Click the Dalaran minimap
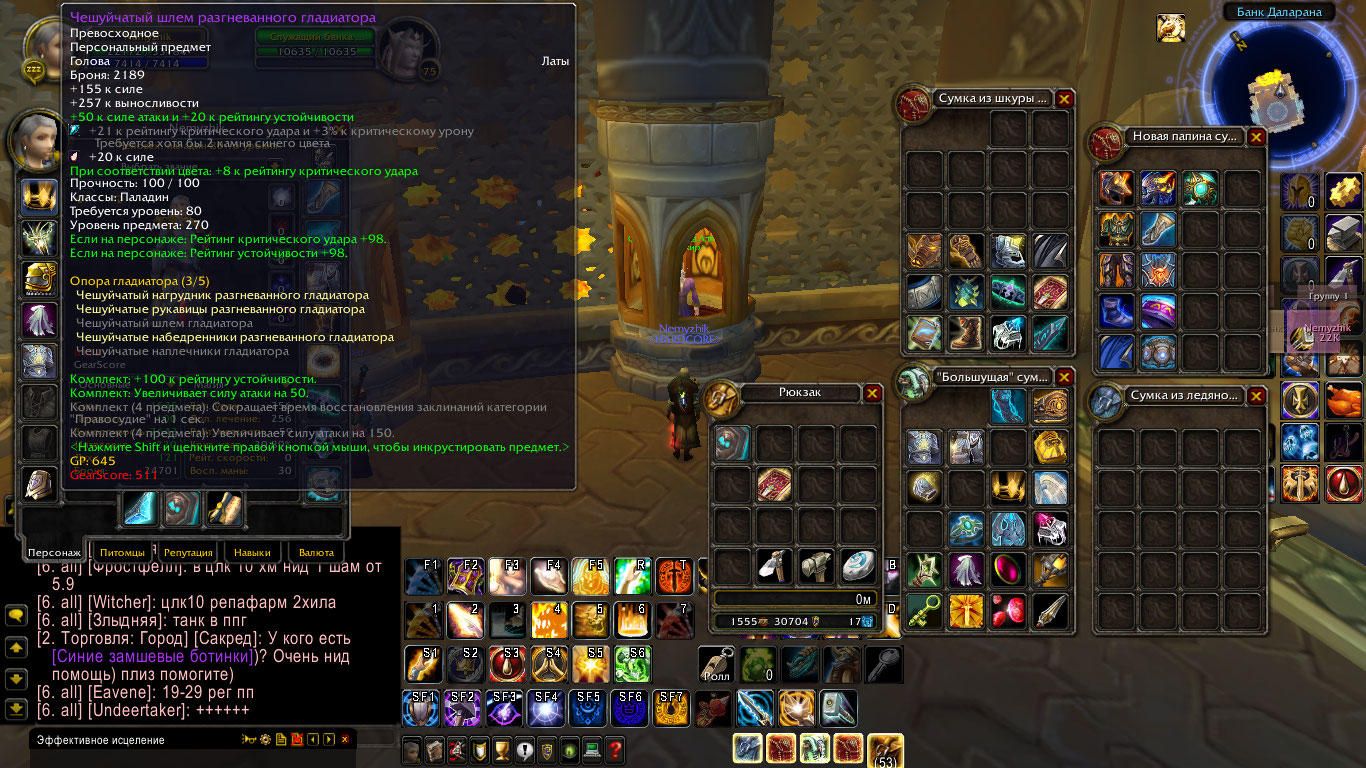The height and width of the screenshot is (768, 1366). (1272, 92)
